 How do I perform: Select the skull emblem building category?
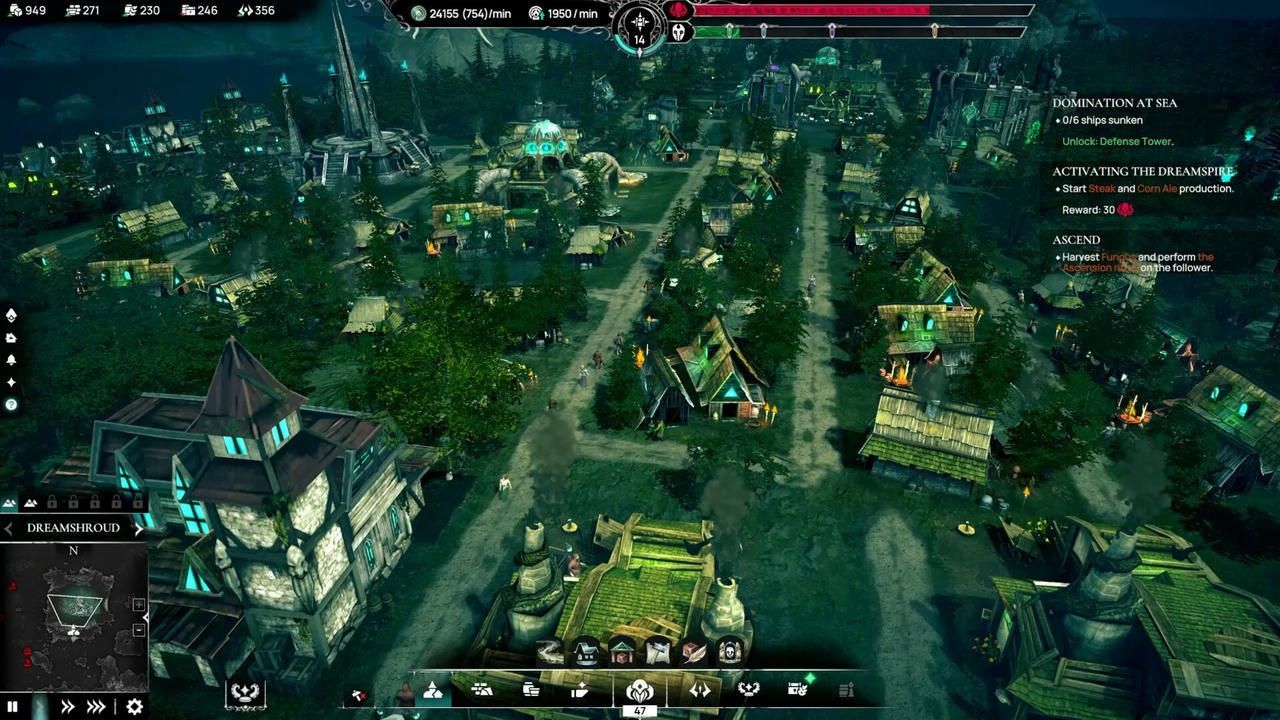[730, 652]
